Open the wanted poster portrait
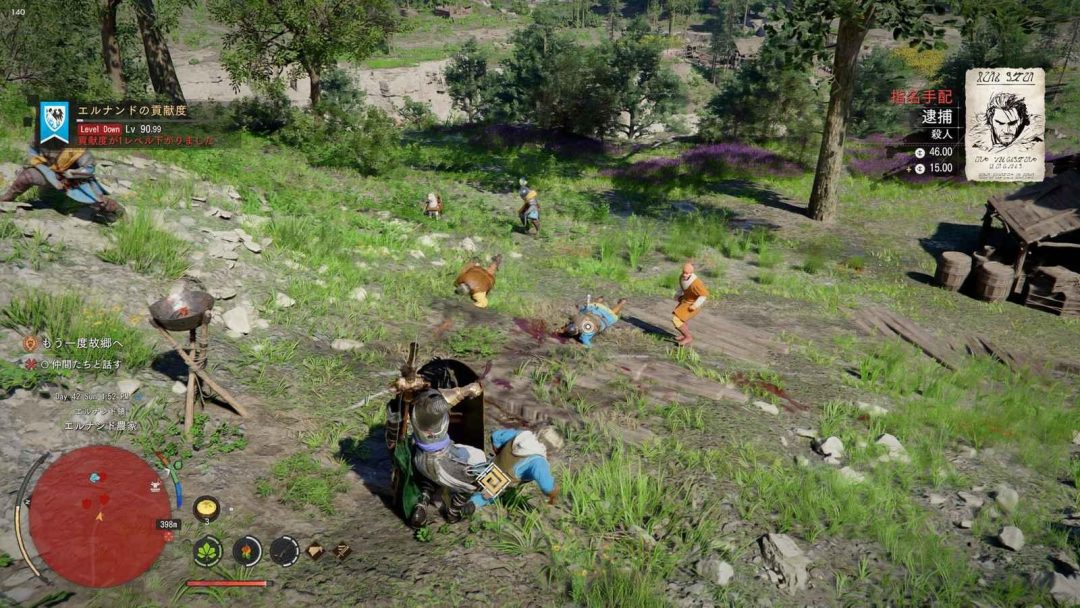This screenshot has height=608, width=1080. click(x=1004, y=124)
